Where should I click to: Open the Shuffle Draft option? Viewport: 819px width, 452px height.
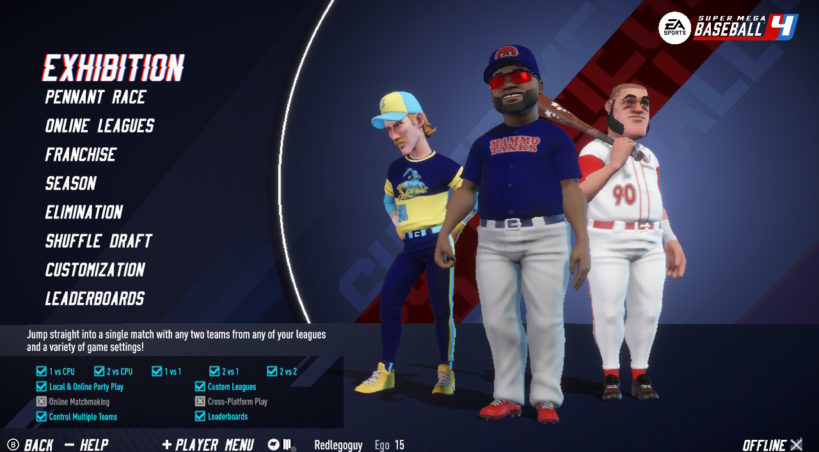[98, 241]
